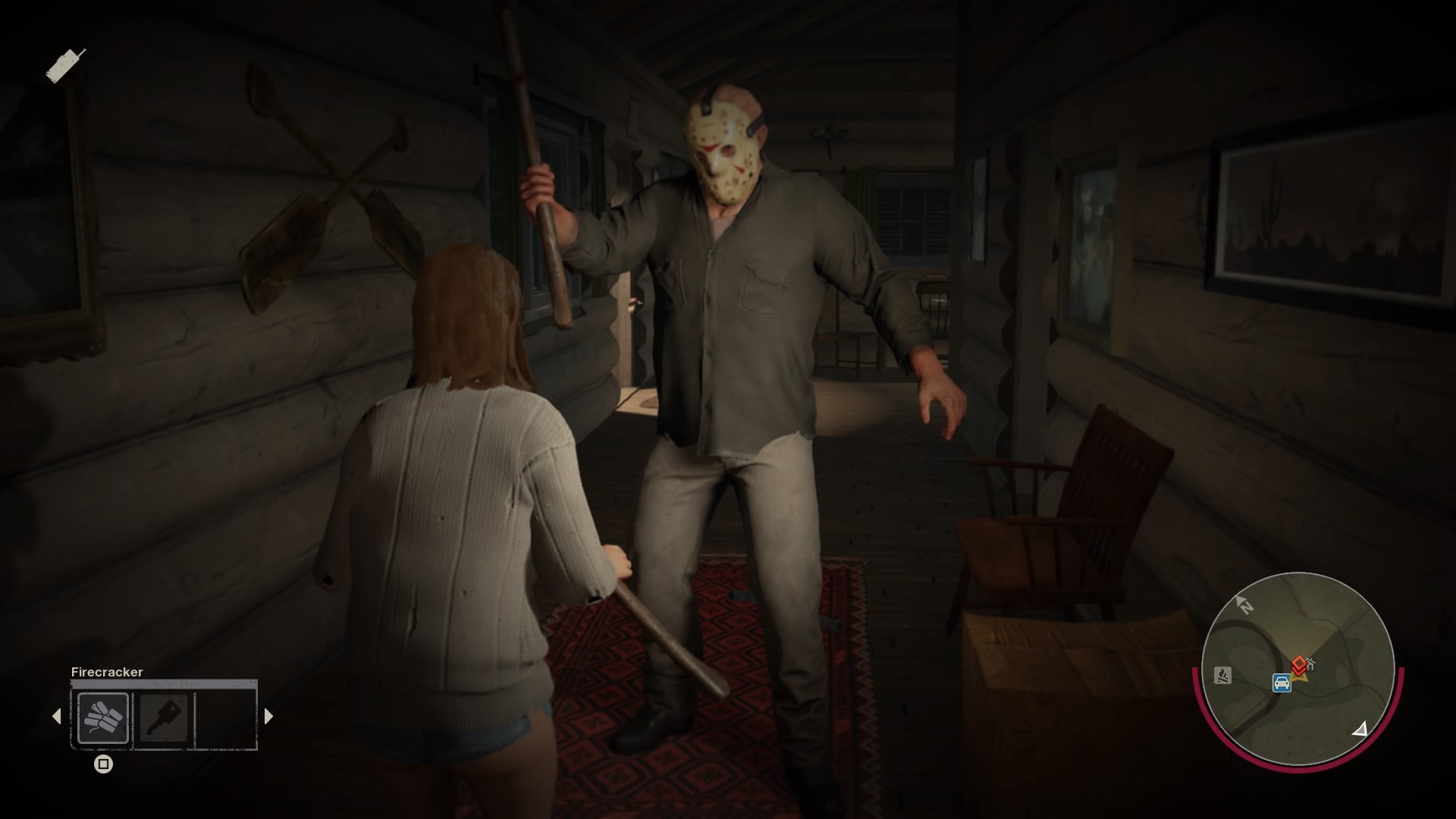Screen dimensions: 1456x819
Task: Select the car key inventory icon
Action: [163, 718]
